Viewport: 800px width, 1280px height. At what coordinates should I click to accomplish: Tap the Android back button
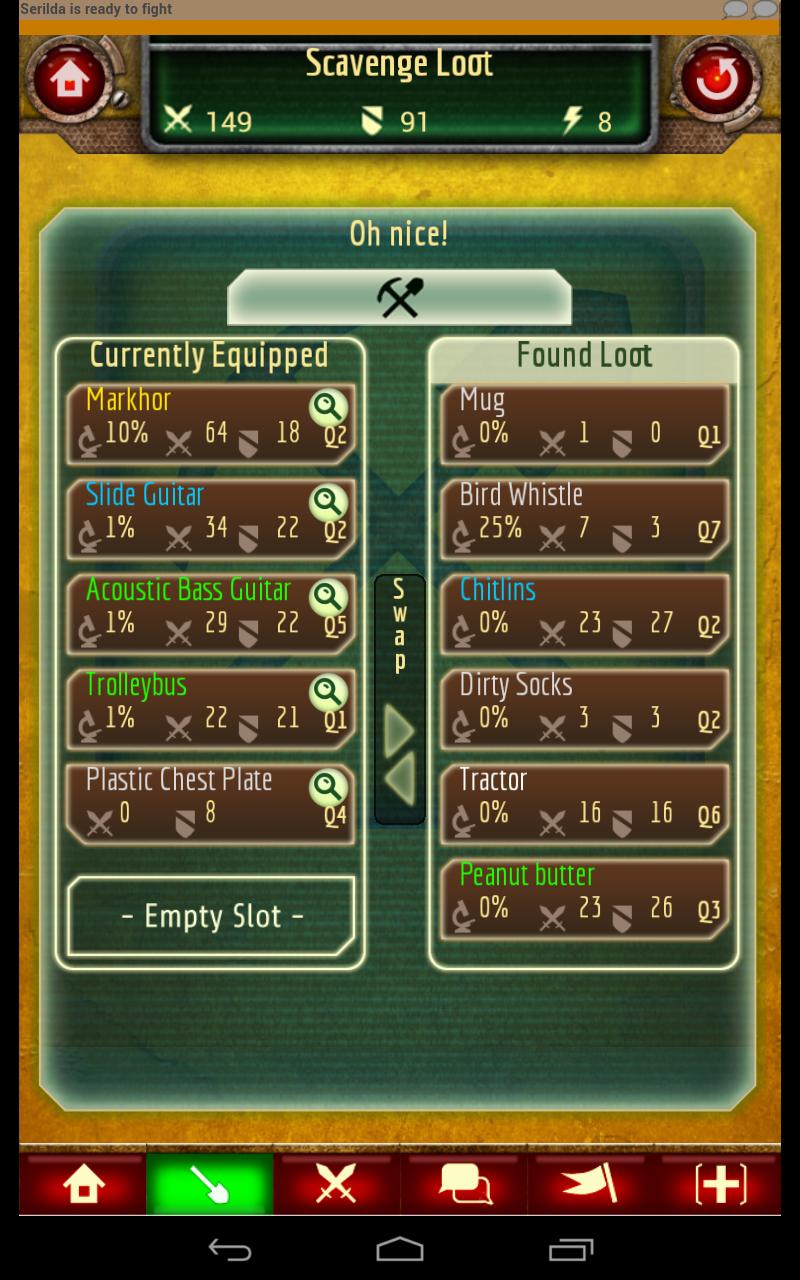click(x=229, y=1249)
